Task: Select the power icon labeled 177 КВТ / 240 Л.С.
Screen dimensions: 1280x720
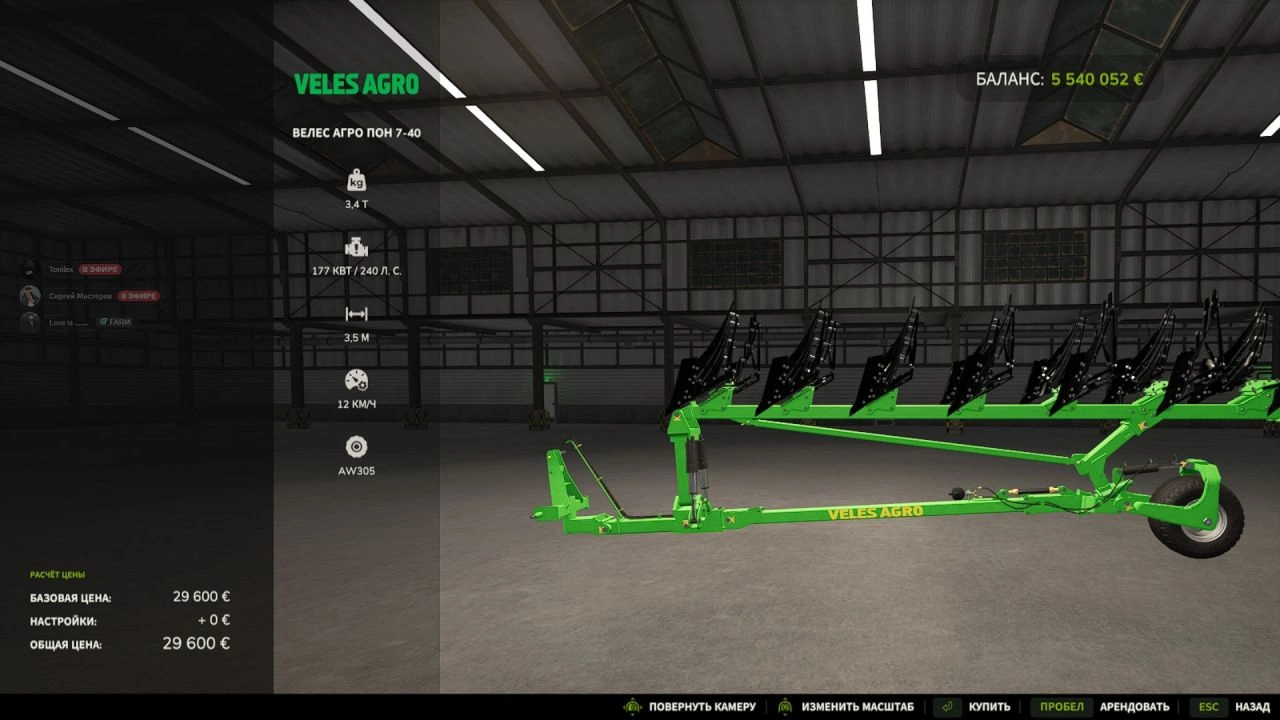Action: click(357, 246)
